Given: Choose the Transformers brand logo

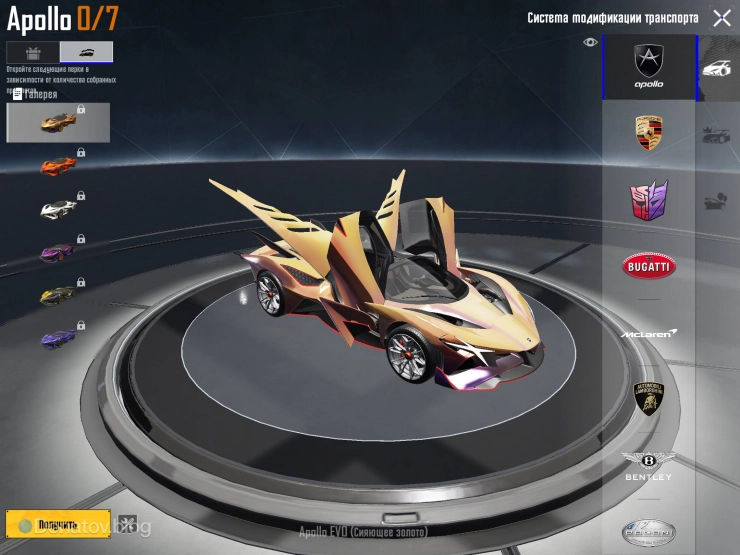Looking at the screenshot, I should pyautogui.click(x=649, y=200).
